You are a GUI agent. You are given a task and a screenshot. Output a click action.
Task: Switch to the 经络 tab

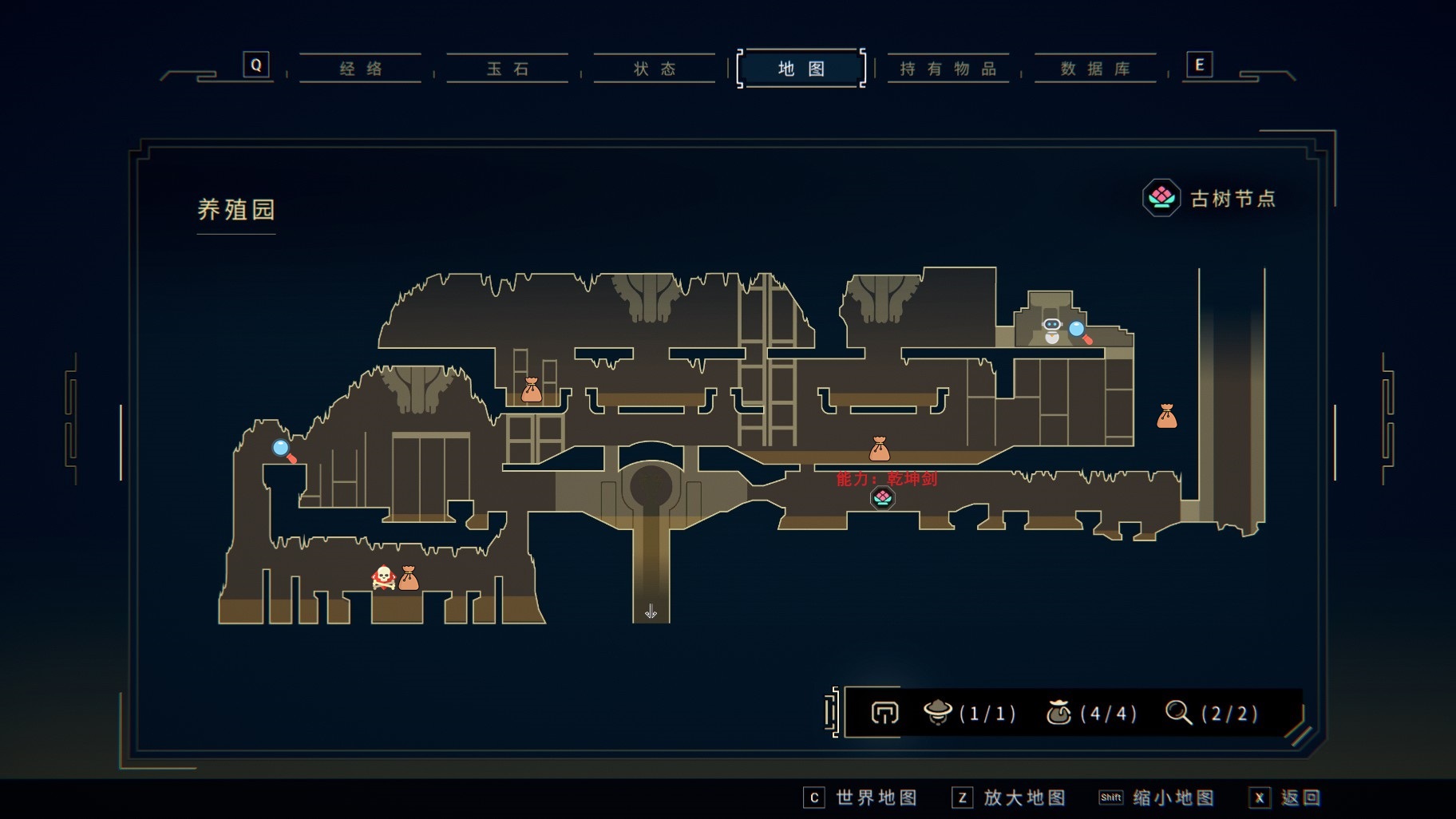(361, 69)
